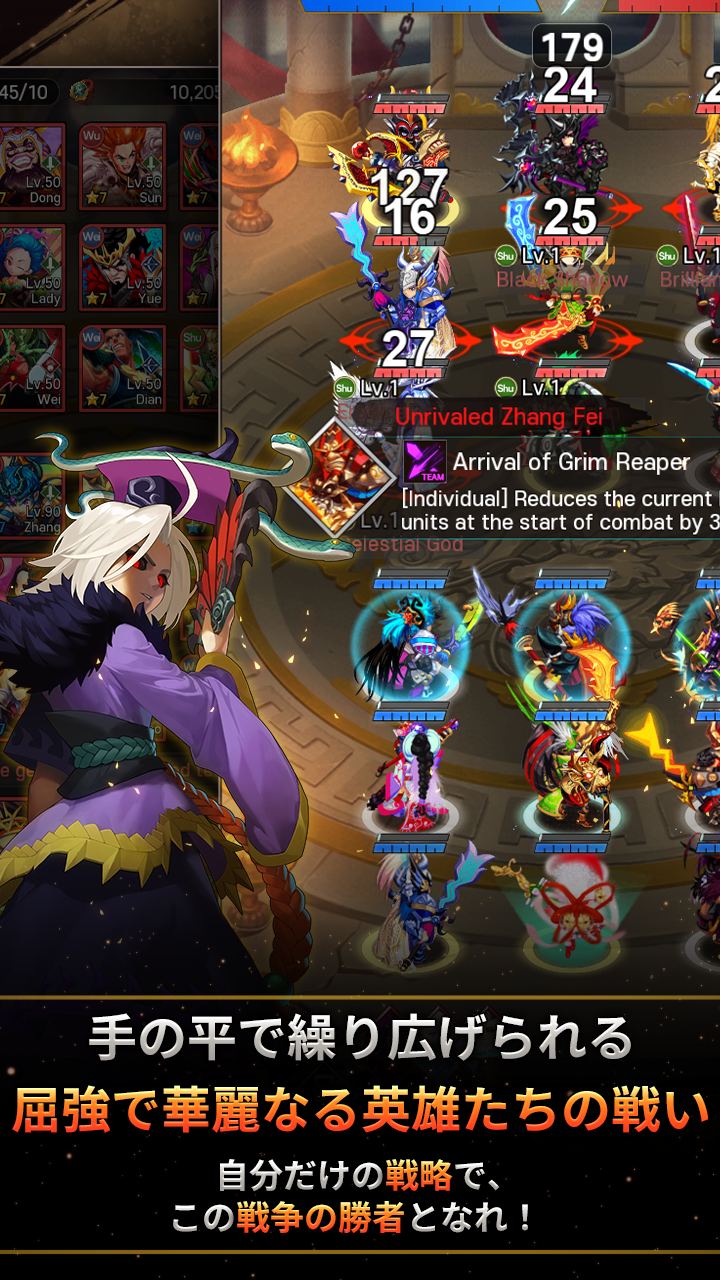
Task: Tap the Arrival of Grim Reaper skill icon
Action: pyautogui.click(x=423, y=462)
